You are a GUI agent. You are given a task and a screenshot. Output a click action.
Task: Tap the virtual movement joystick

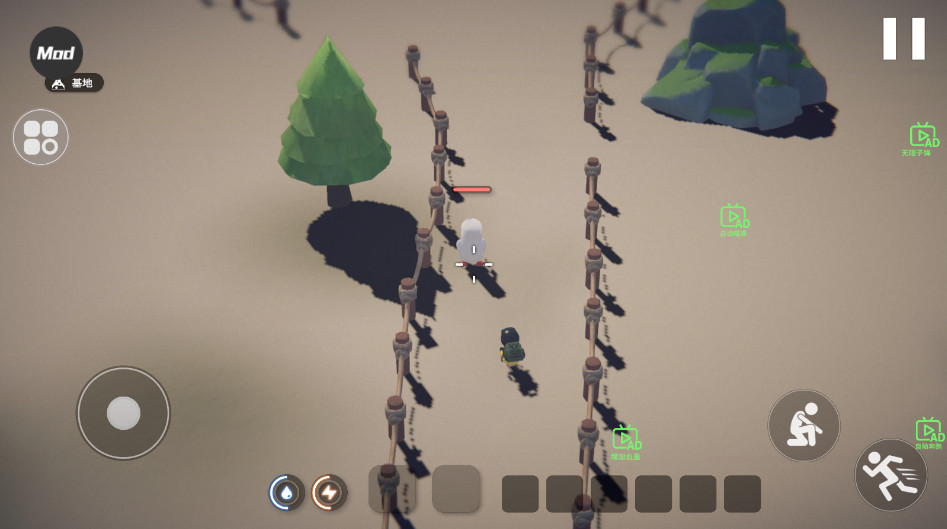coord(123,413)
